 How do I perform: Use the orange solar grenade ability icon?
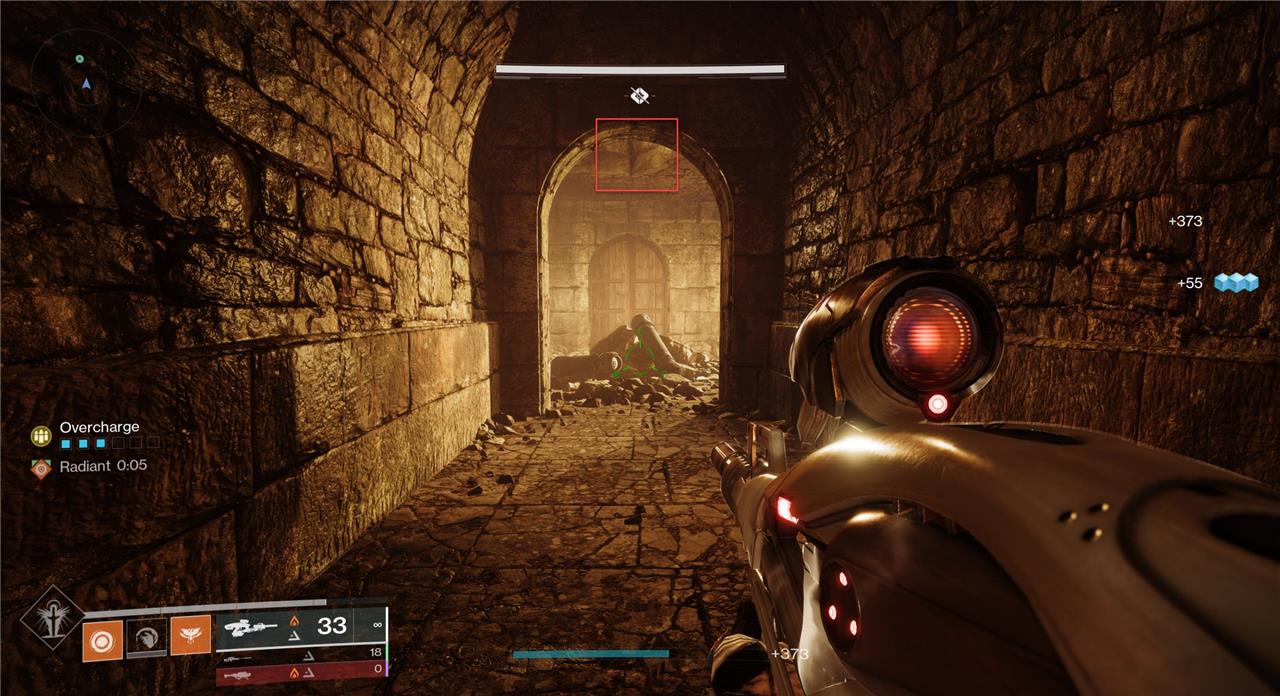coord(102,640)
